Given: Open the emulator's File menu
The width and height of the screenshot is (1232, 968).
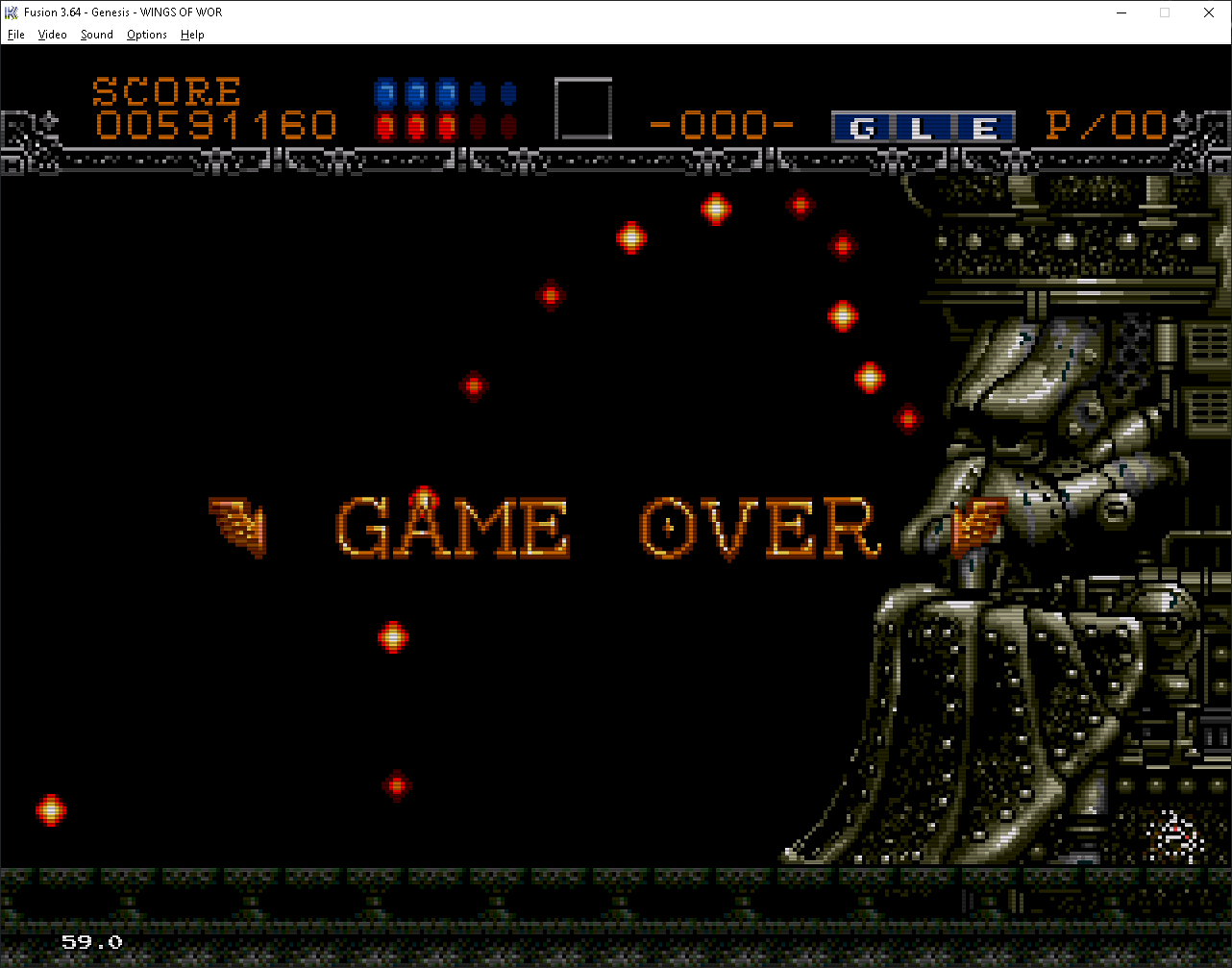Looking at the screenshot, I should 15,35.
